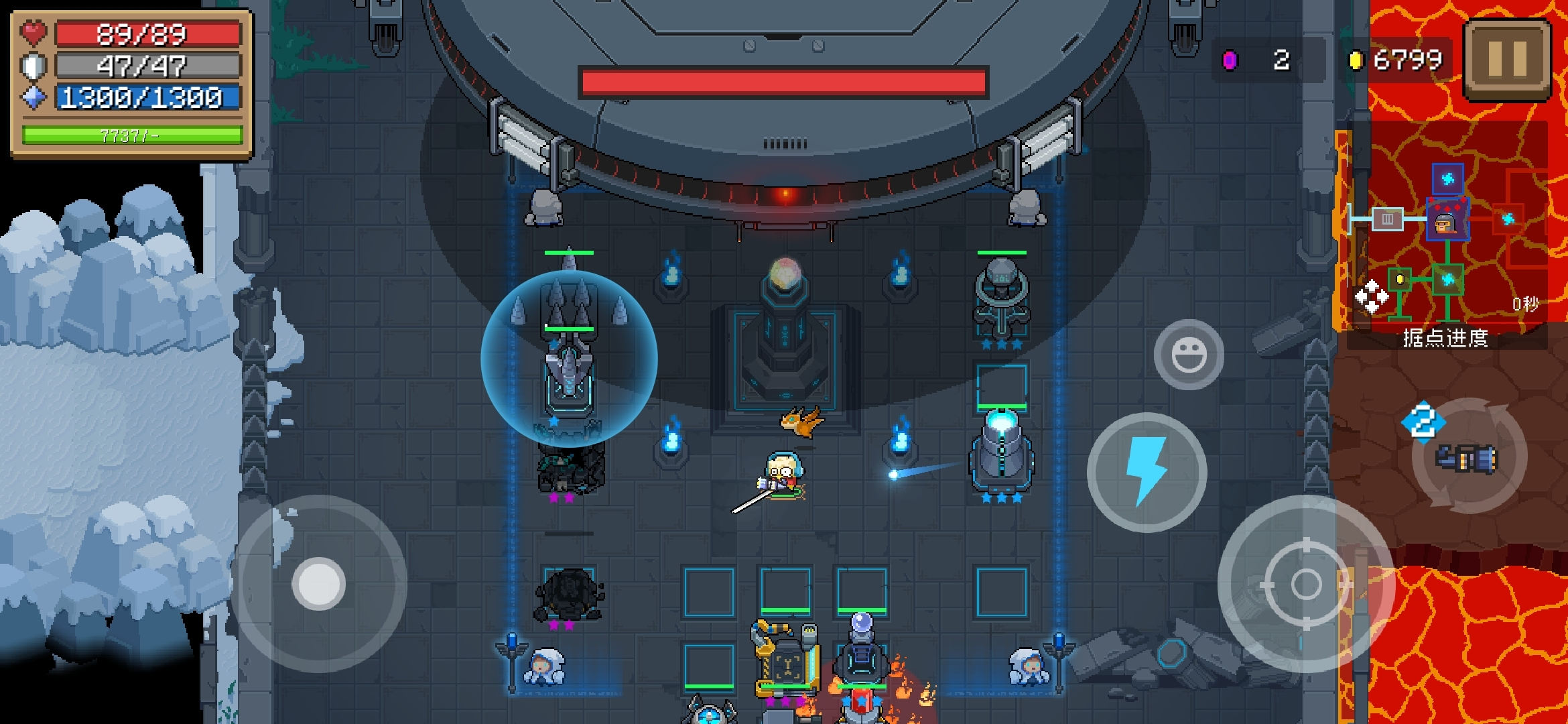
Task: Tap the virtual movement joystick
Action: click(319, 583)
